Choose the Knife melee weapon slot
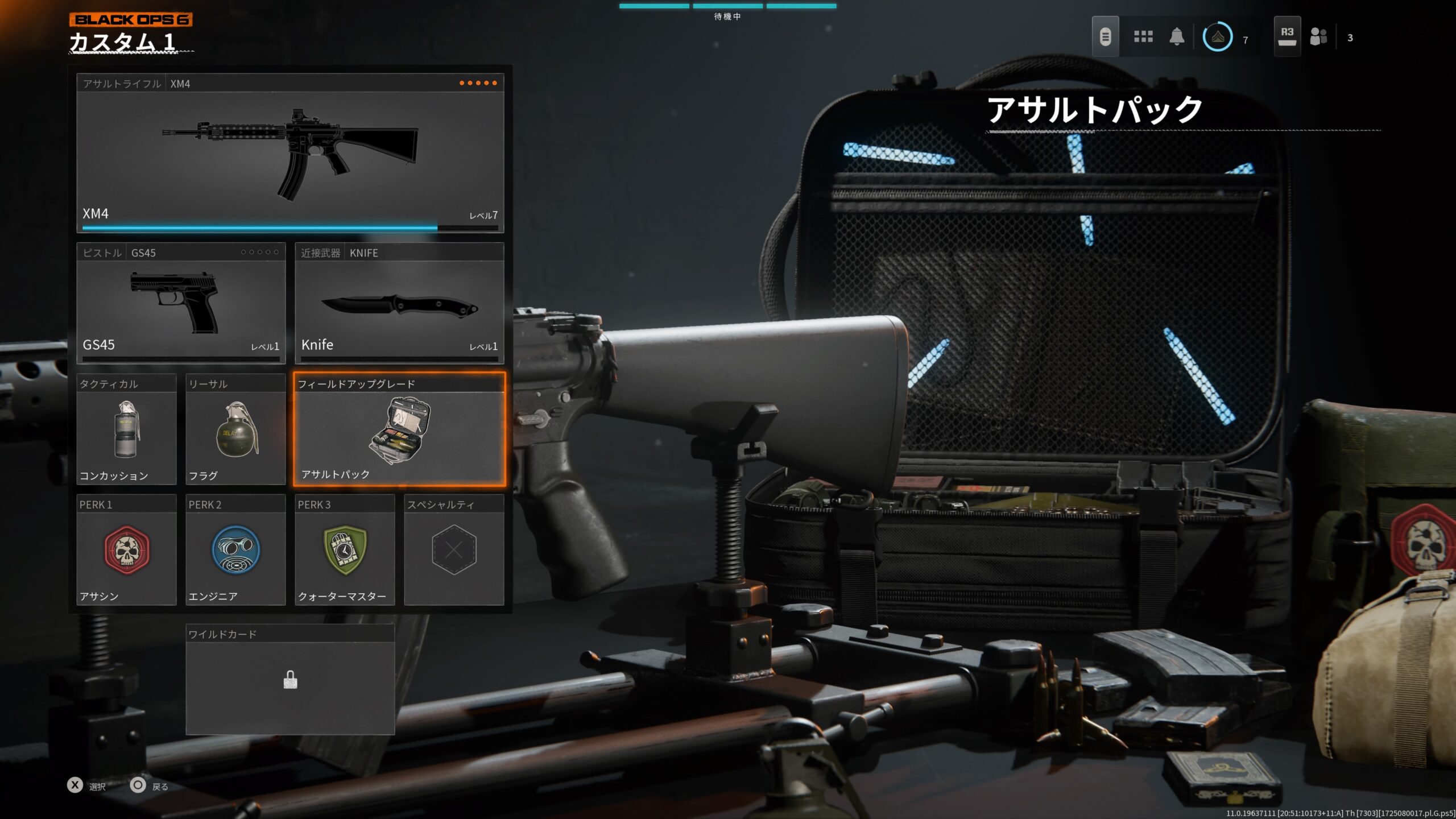The height and width of the screenshot is (819, 1456). point(399,304)
